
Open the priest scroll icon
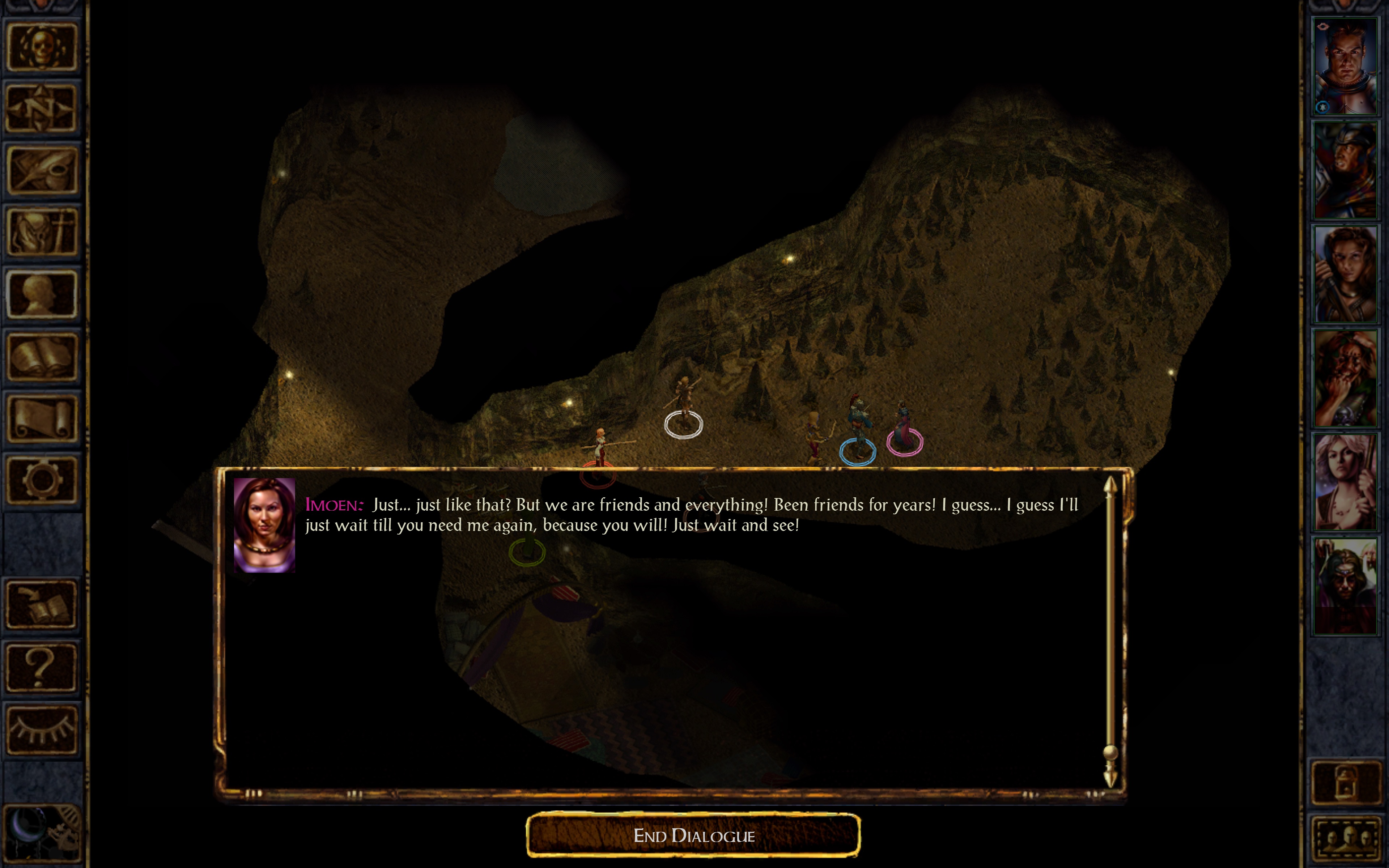(41, 418)
